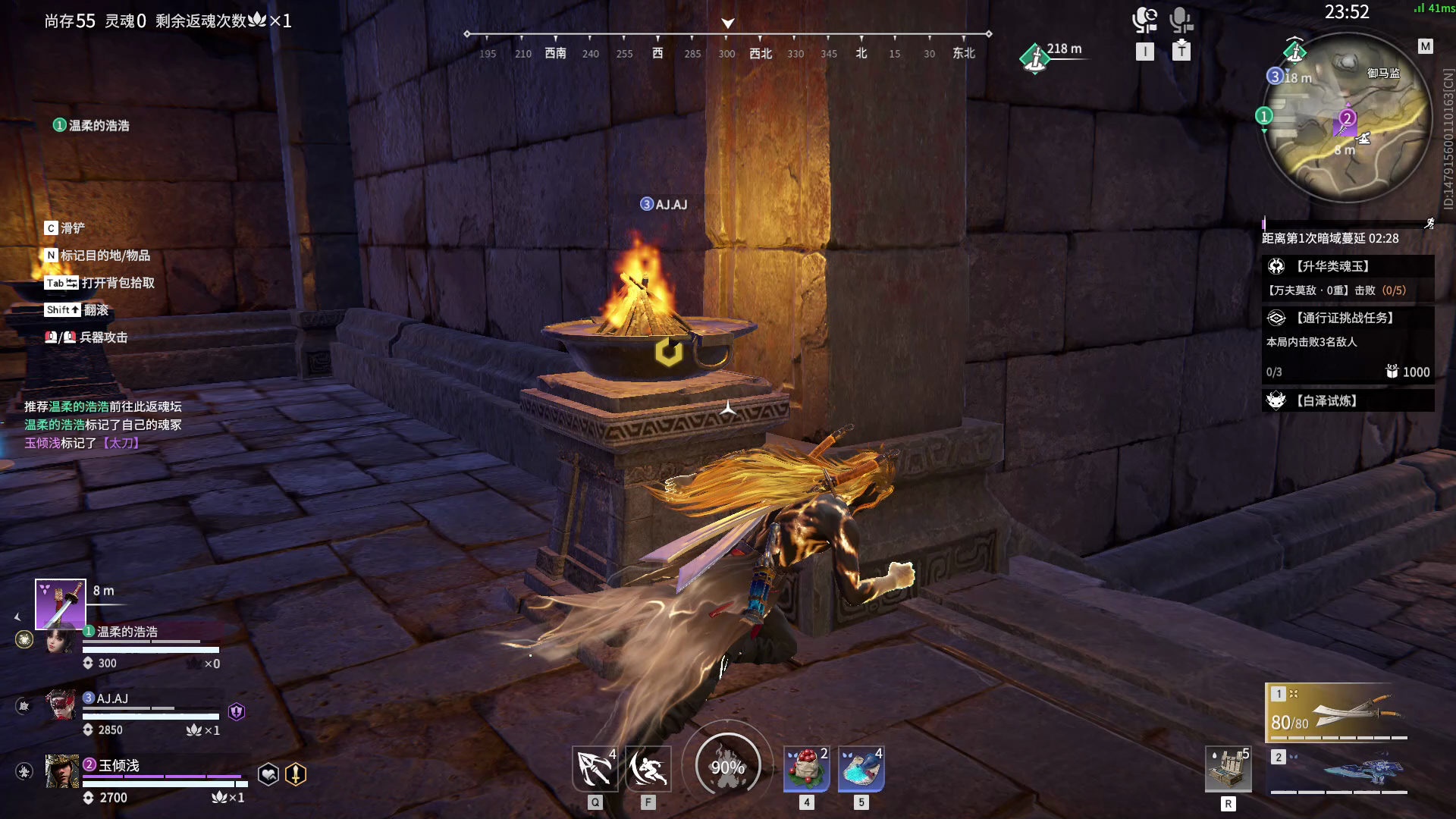Click the purple marker 2 on minimap

click(x=1347, y=118)
